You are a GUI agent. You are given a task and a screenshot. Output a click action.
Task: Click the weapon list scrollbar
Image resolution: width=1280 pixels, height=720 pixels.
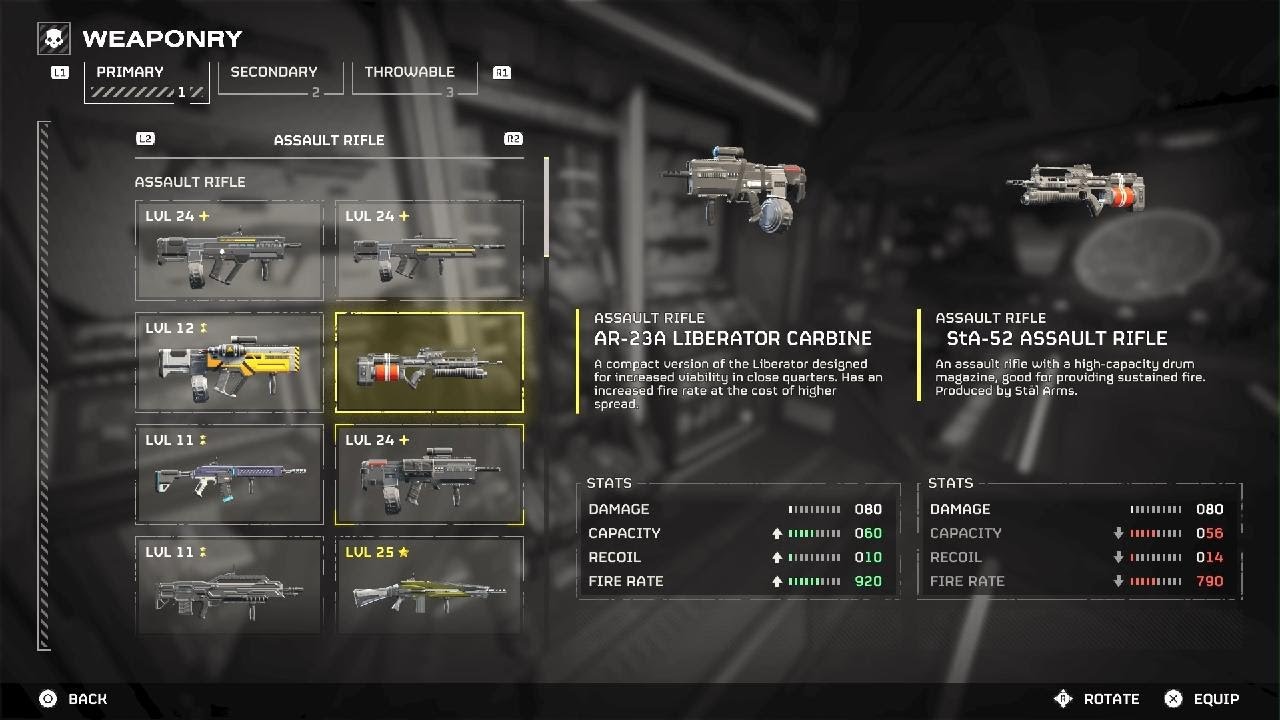pyautogui.click(x=546, y=208)
